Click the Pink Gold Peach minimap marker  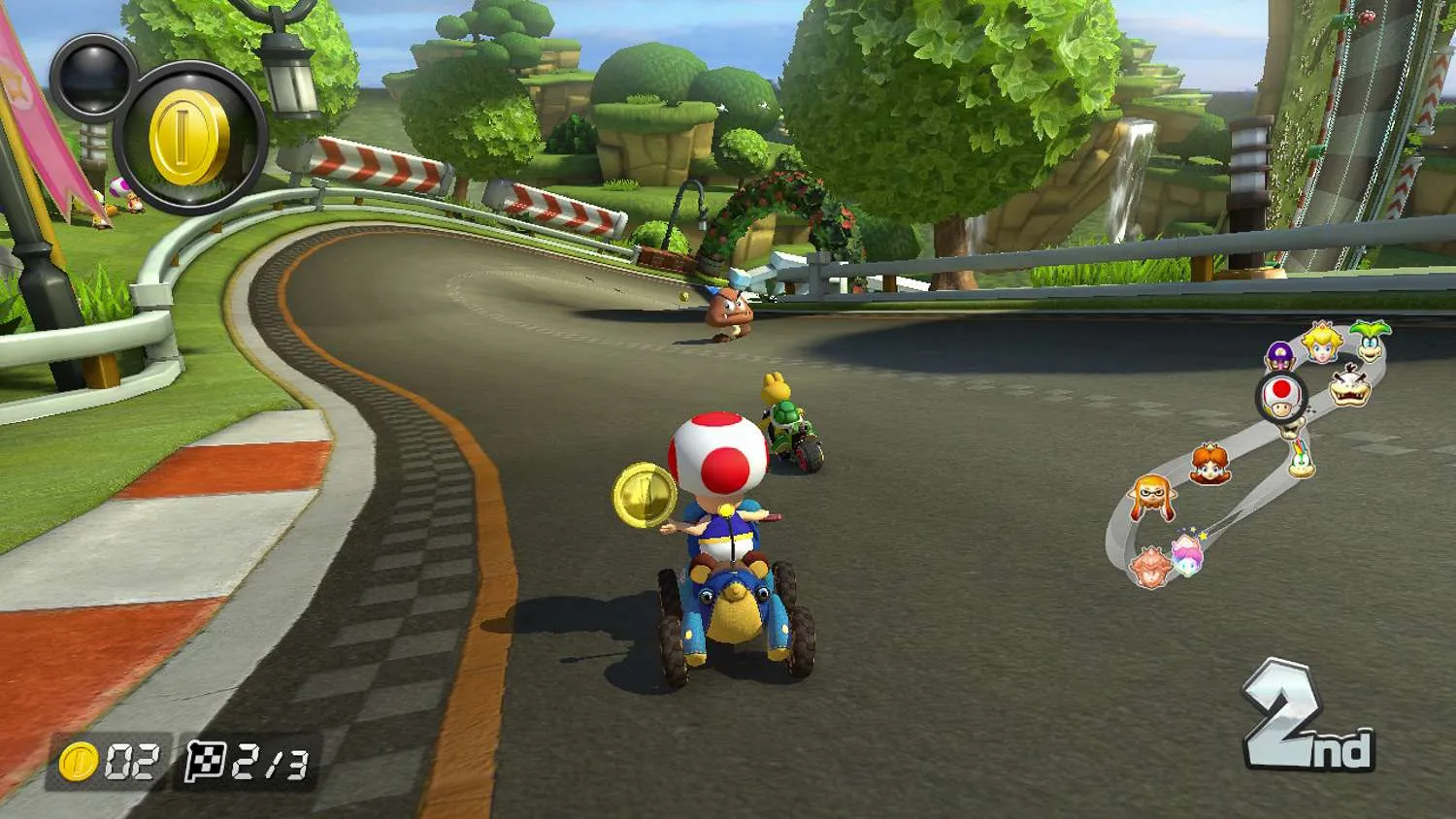1149,566
